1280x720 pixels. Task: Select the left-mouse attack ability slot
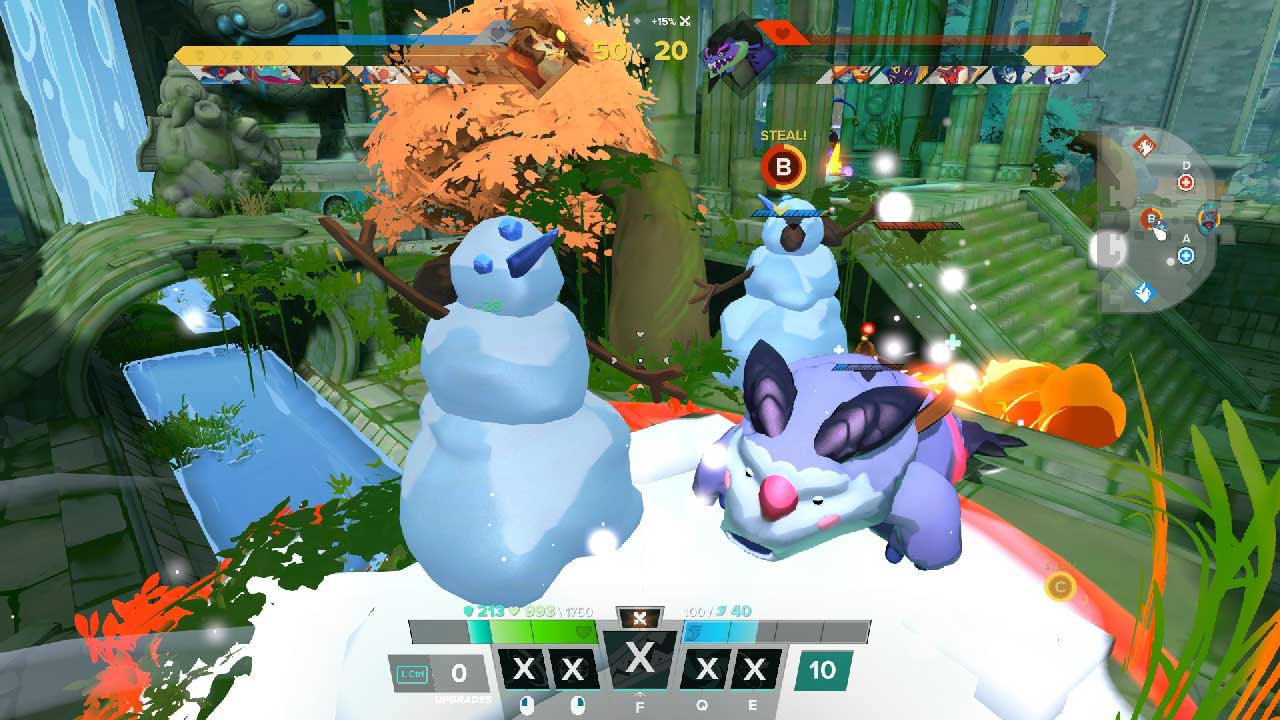tap(524, 670)
